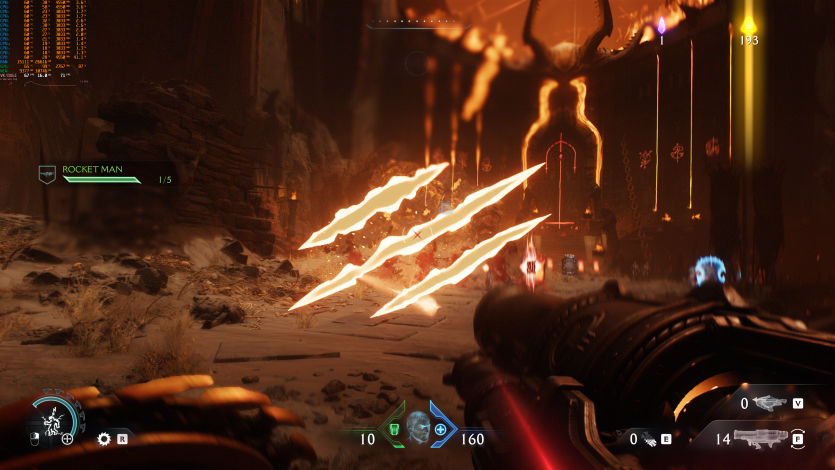
Task: Click the purple crystal currency icon
Action: (x=661, y=25)
